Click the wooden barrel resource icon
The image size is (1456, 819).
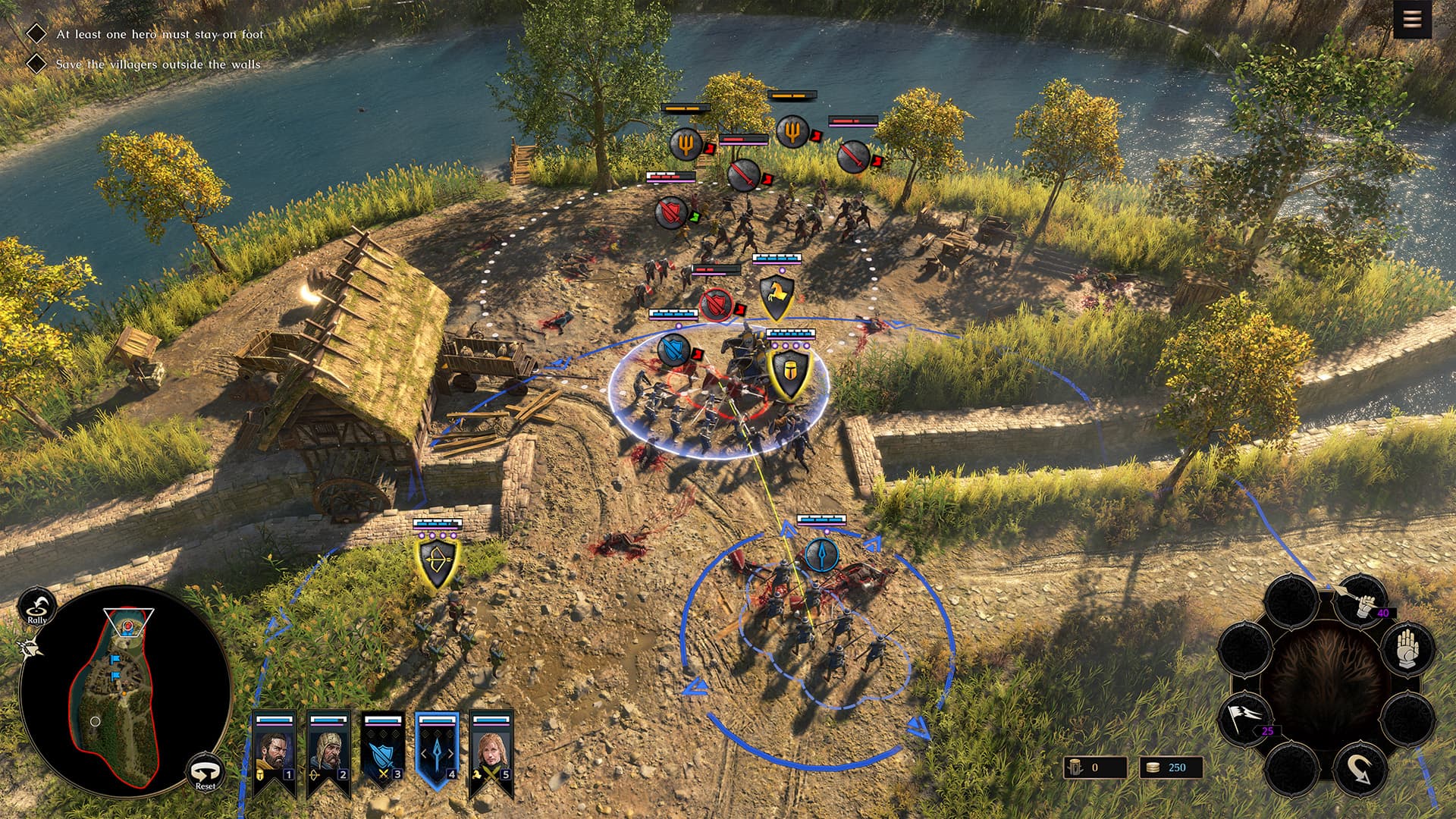1075,767
